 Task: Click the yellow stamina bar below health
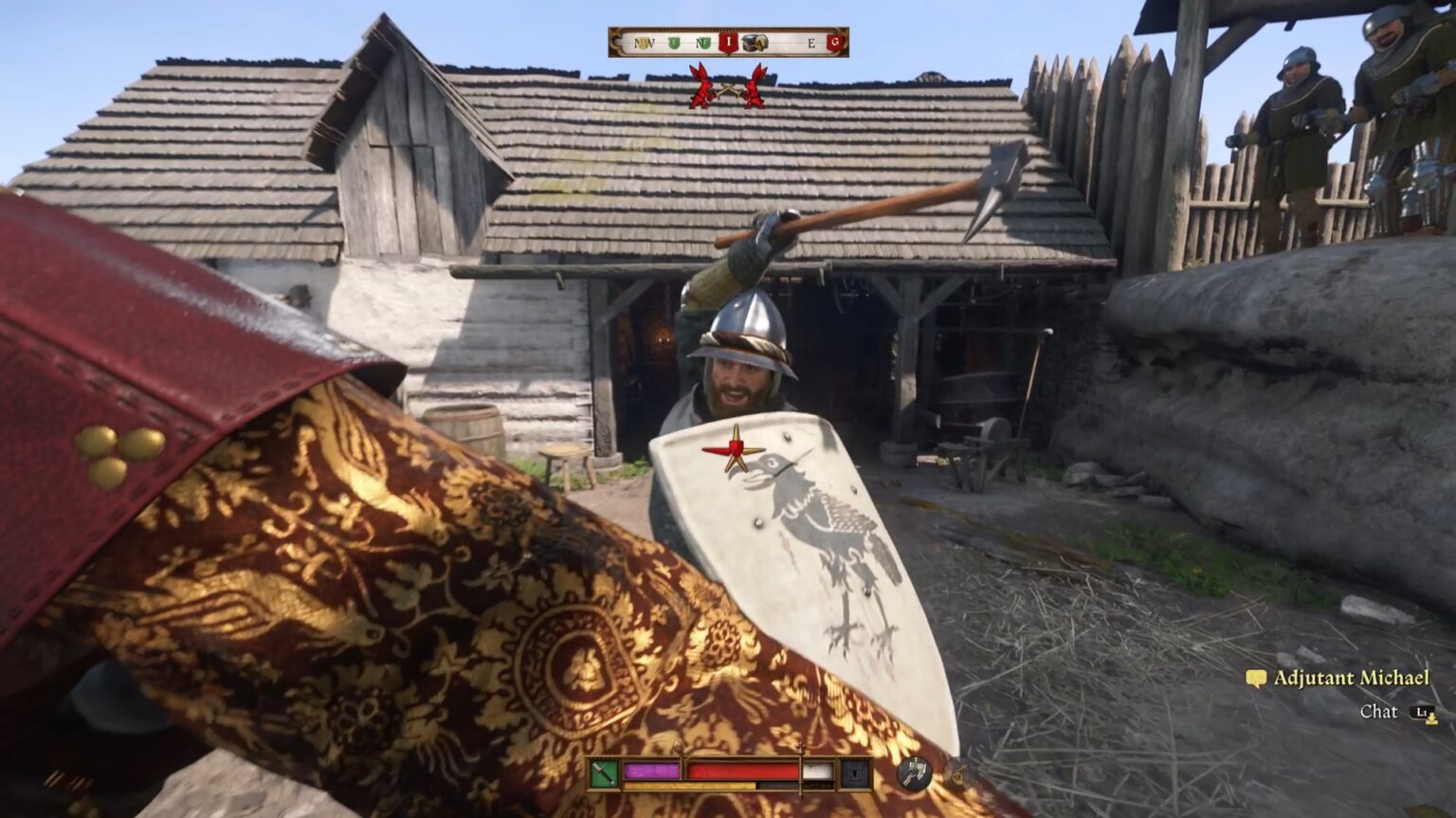click(x=688, y=785)
